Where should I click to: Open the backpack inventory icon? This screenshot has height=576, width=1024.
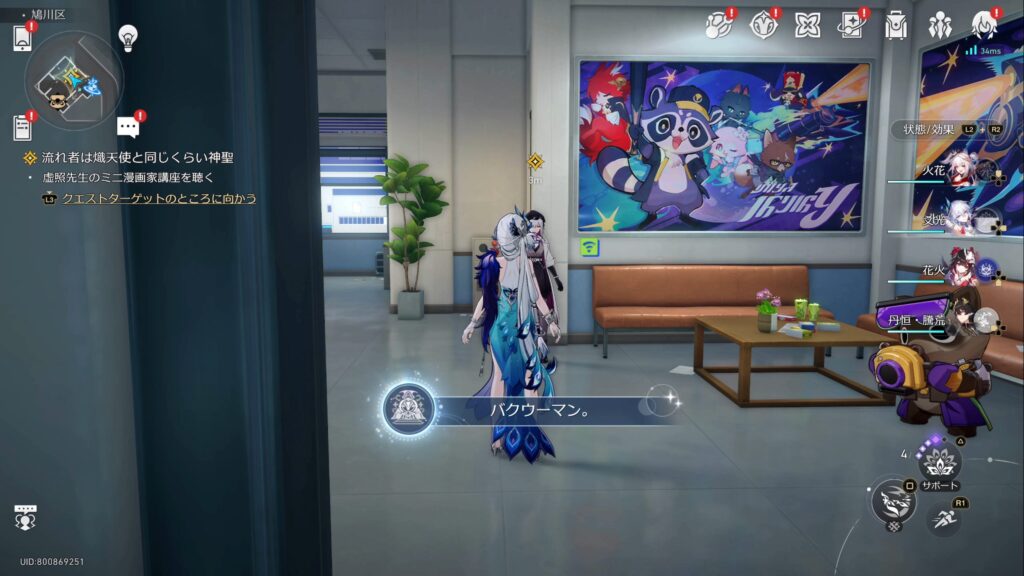(x=895, y=26)
